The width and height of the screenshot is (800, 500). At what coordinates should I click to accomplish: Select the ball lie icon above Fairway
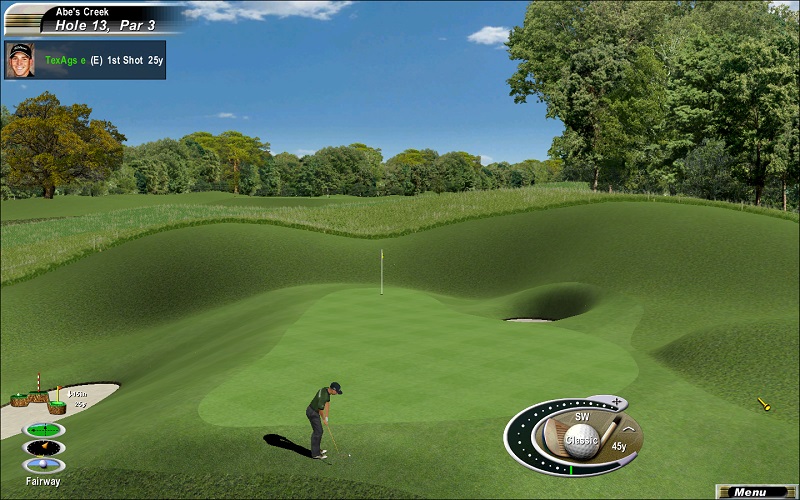(x=44, y=465)
